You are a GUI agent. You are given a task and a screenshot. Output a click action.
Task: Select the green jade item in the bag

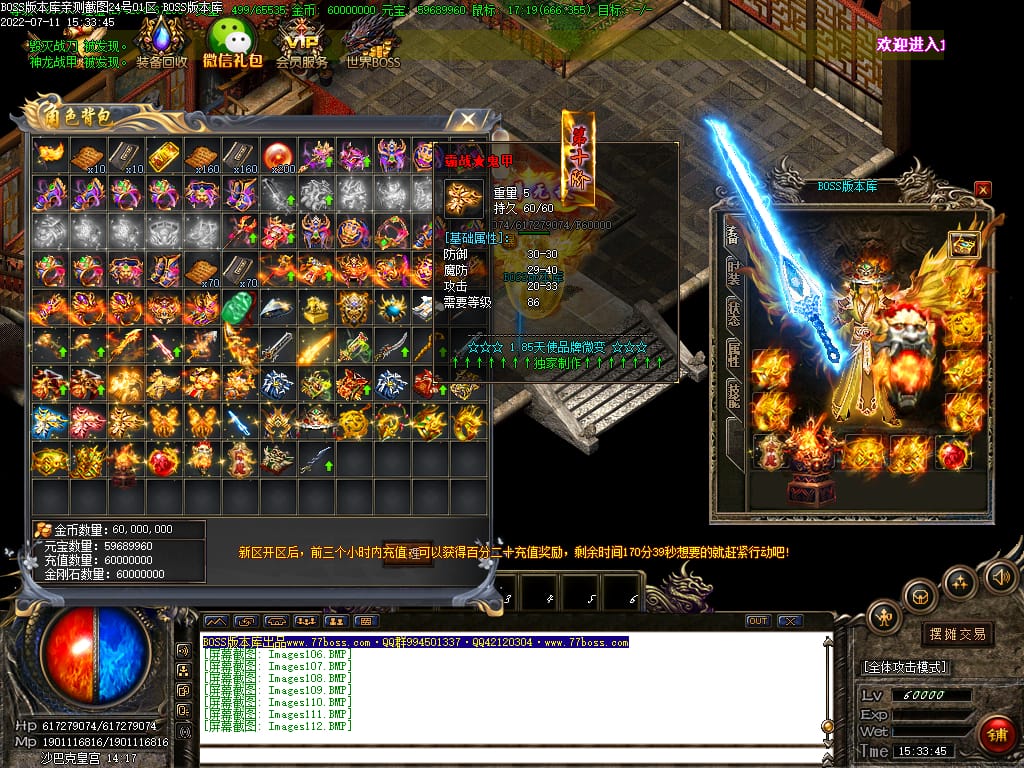click(x=239, y=308)
